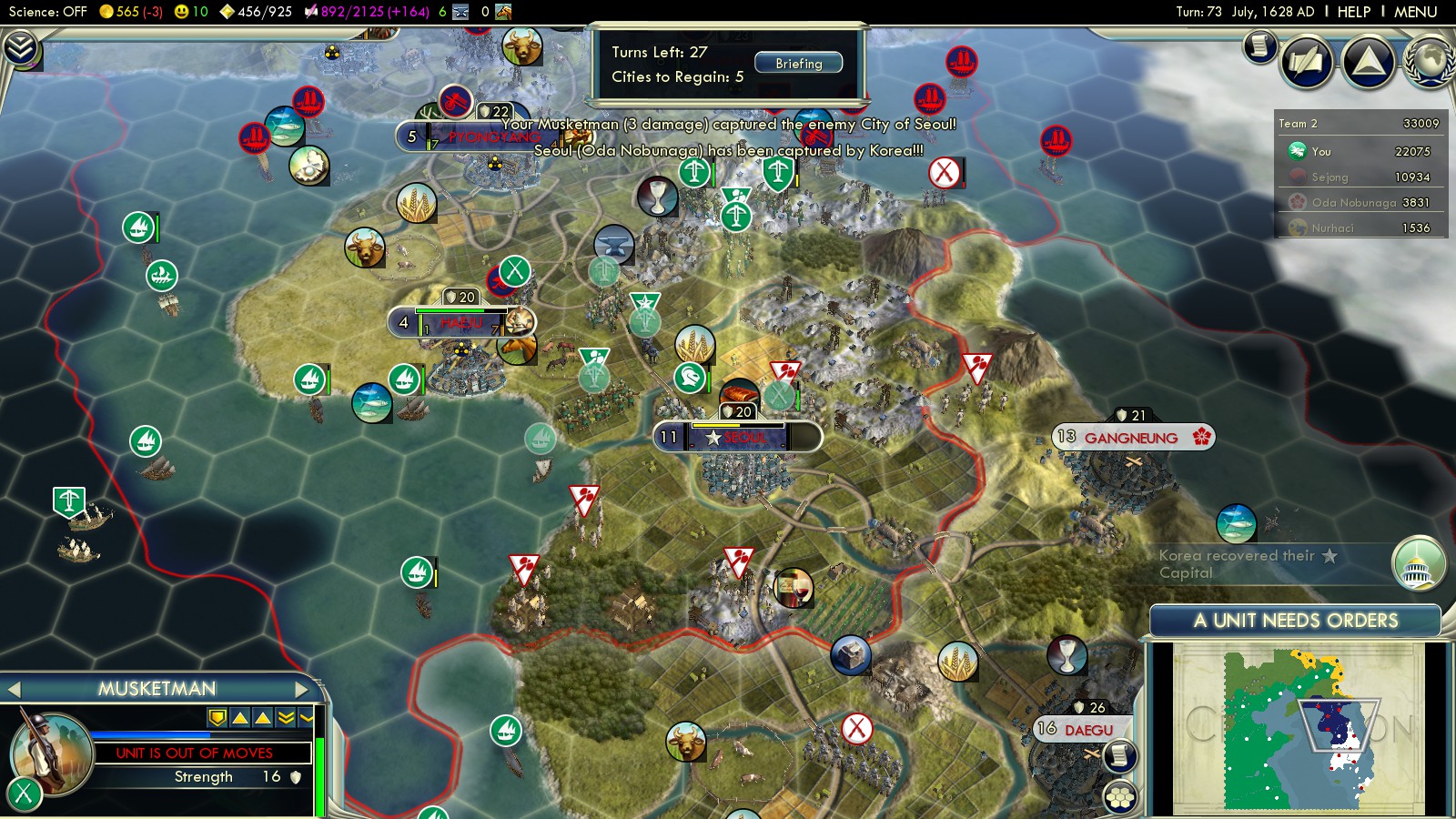Expand the top-left chevron dropdown button

[20, 47]
